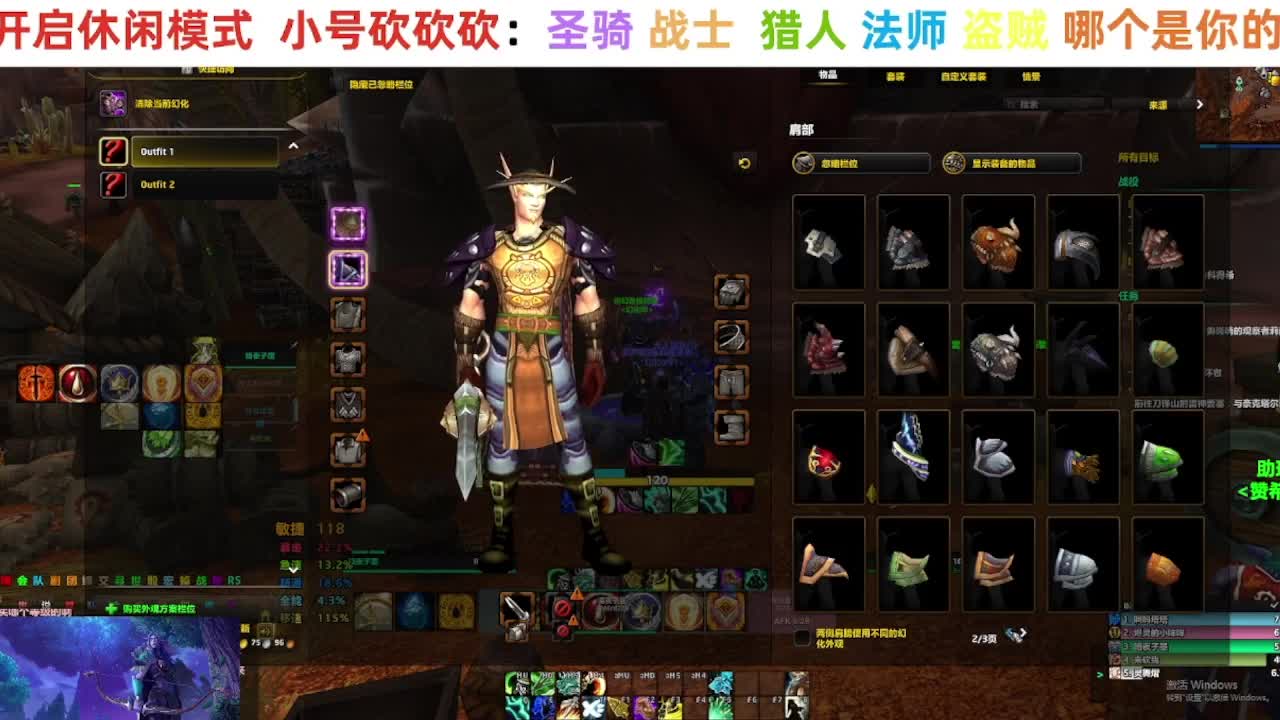Select the boots slot icon
1280x720 pixels.
[732, 427]
